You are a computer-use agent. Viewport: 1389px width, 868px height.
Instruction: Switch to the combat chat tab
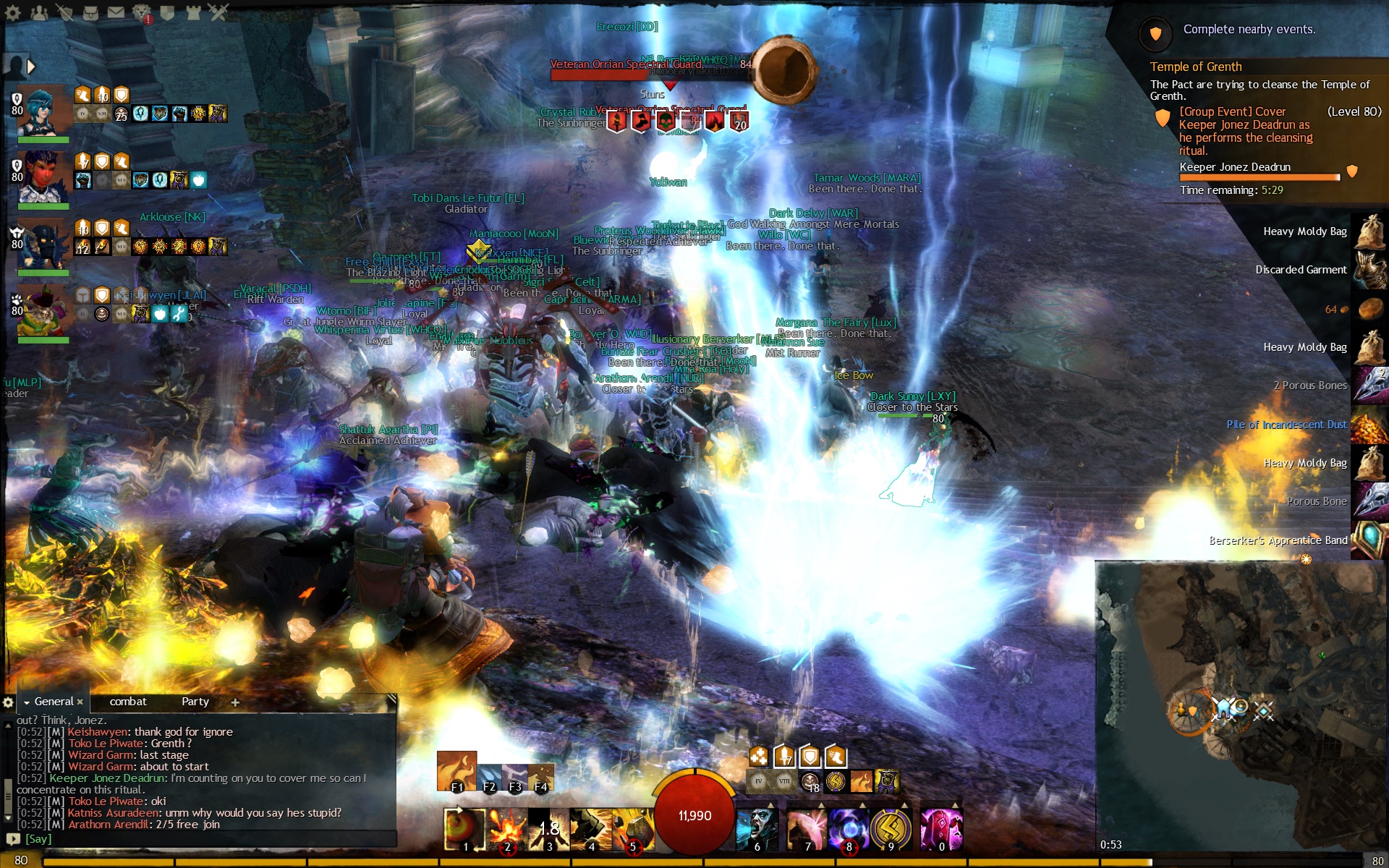click(x=128, y=702)
